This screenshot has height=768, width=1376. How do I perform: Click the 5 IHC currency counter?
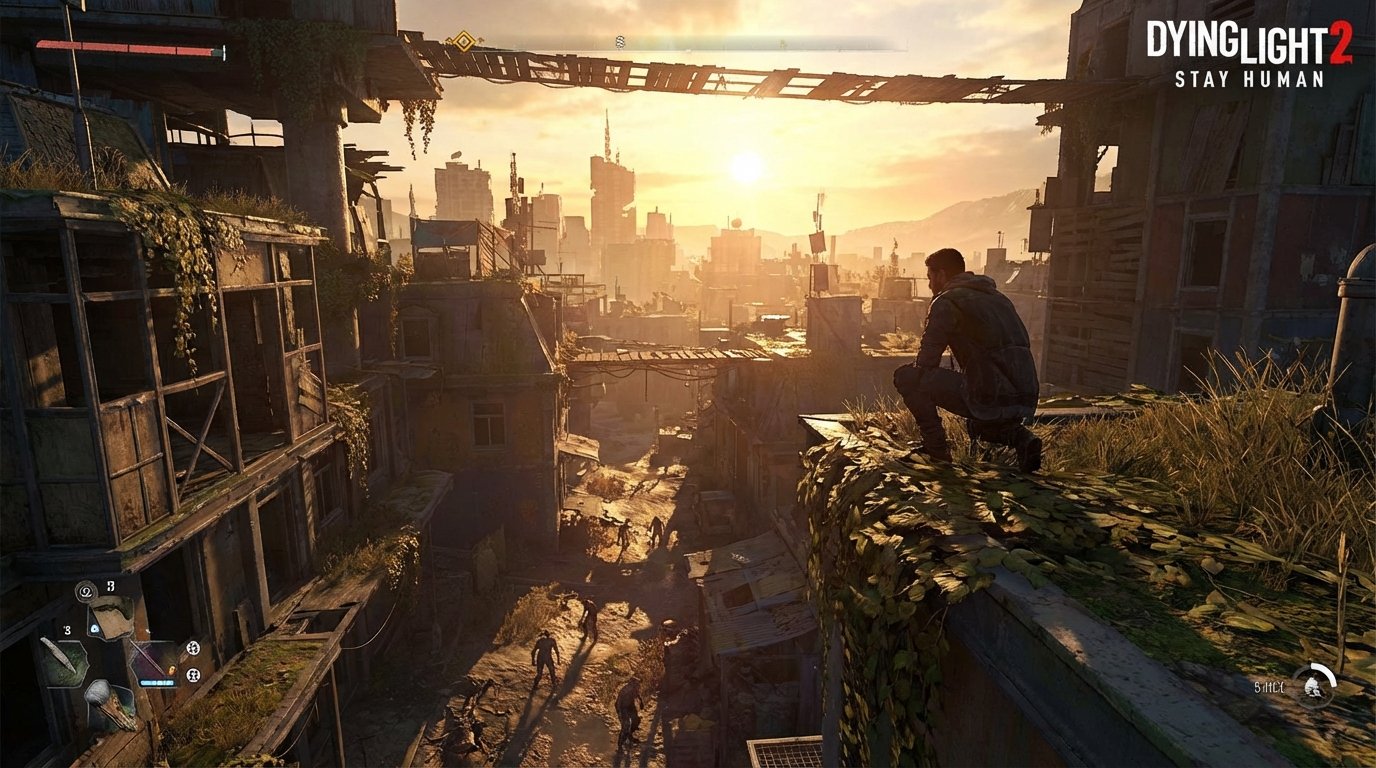pyautogui.click(x=1269, y=687)
